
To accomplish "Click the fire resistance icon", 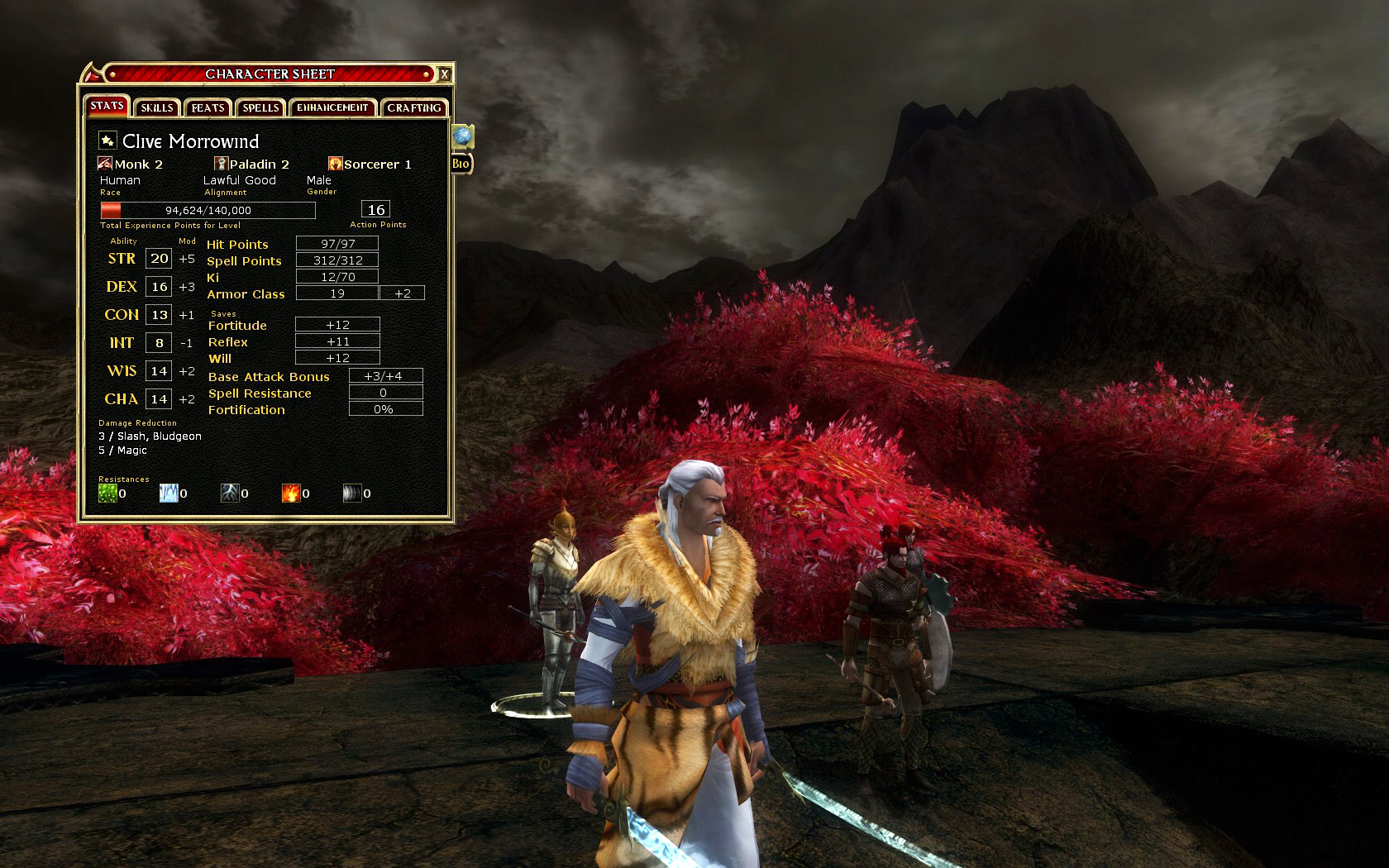I will pos(291,493).
